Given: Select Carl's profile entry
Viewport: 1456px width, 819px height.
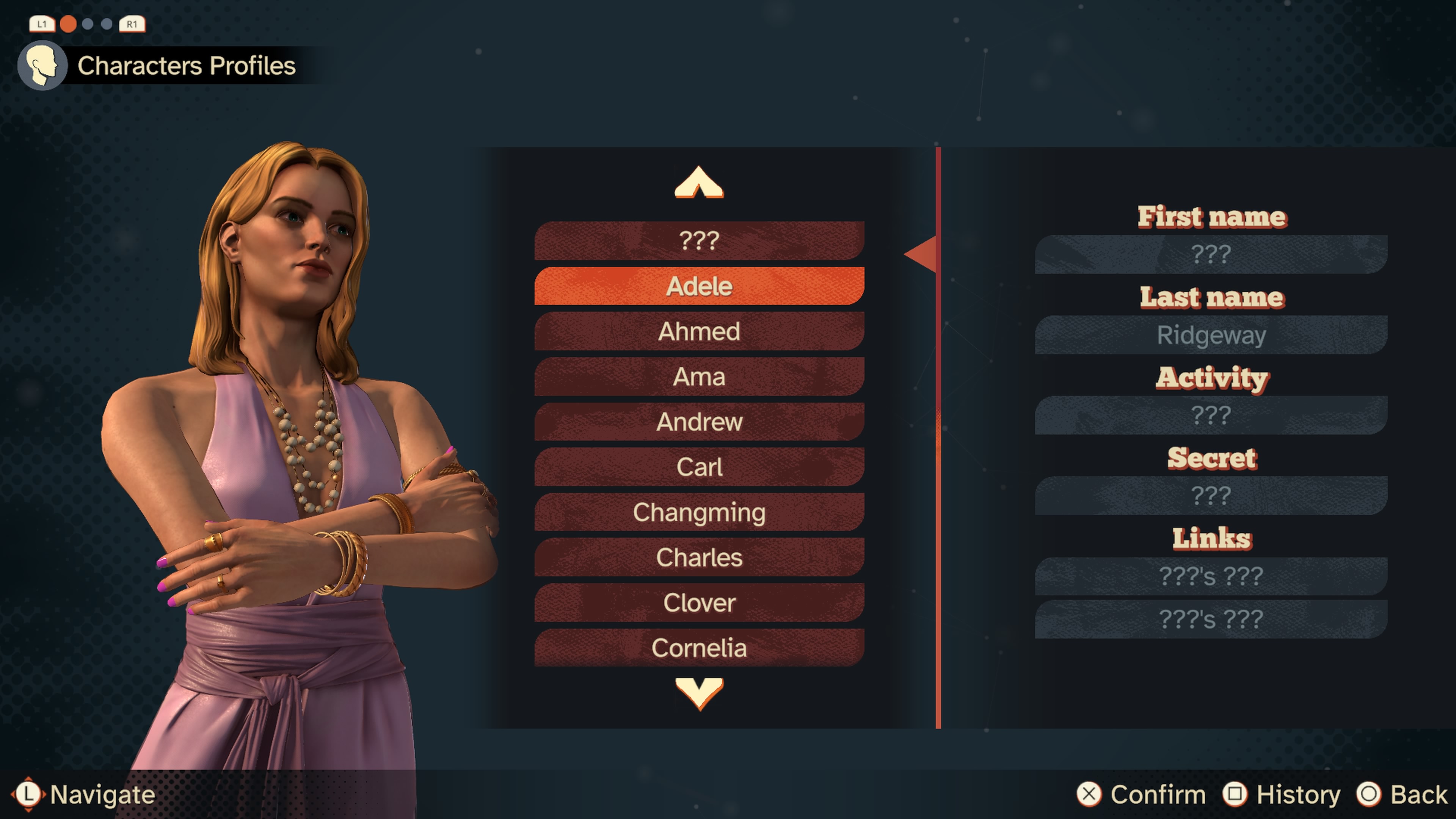Looking at the screenshot, I should (x=699, y=467).
